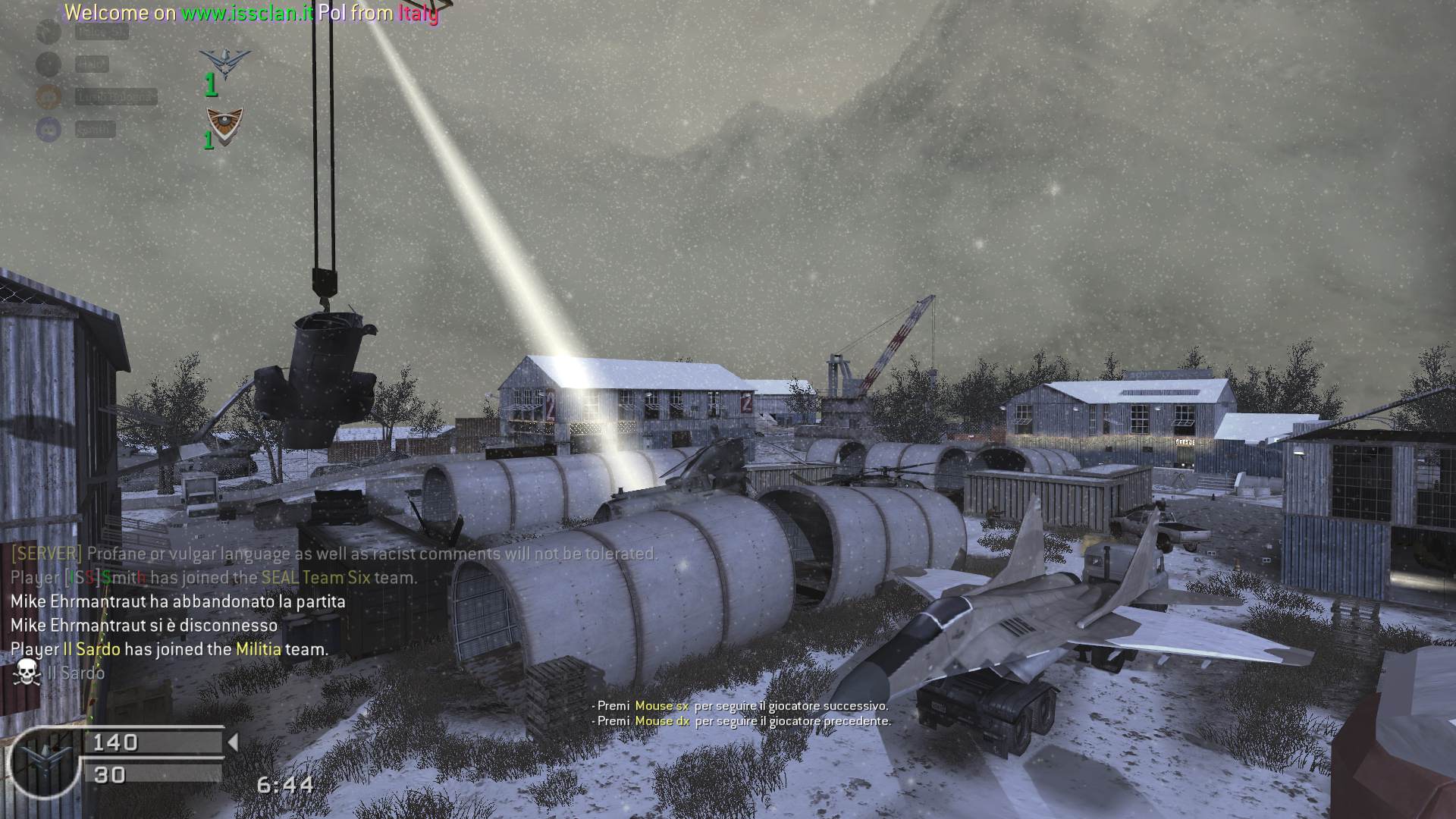Click the www.issclan.it address in the banner
This screenshot has height=819, width=1456.
pyautogui.click(x=247, y=13)
